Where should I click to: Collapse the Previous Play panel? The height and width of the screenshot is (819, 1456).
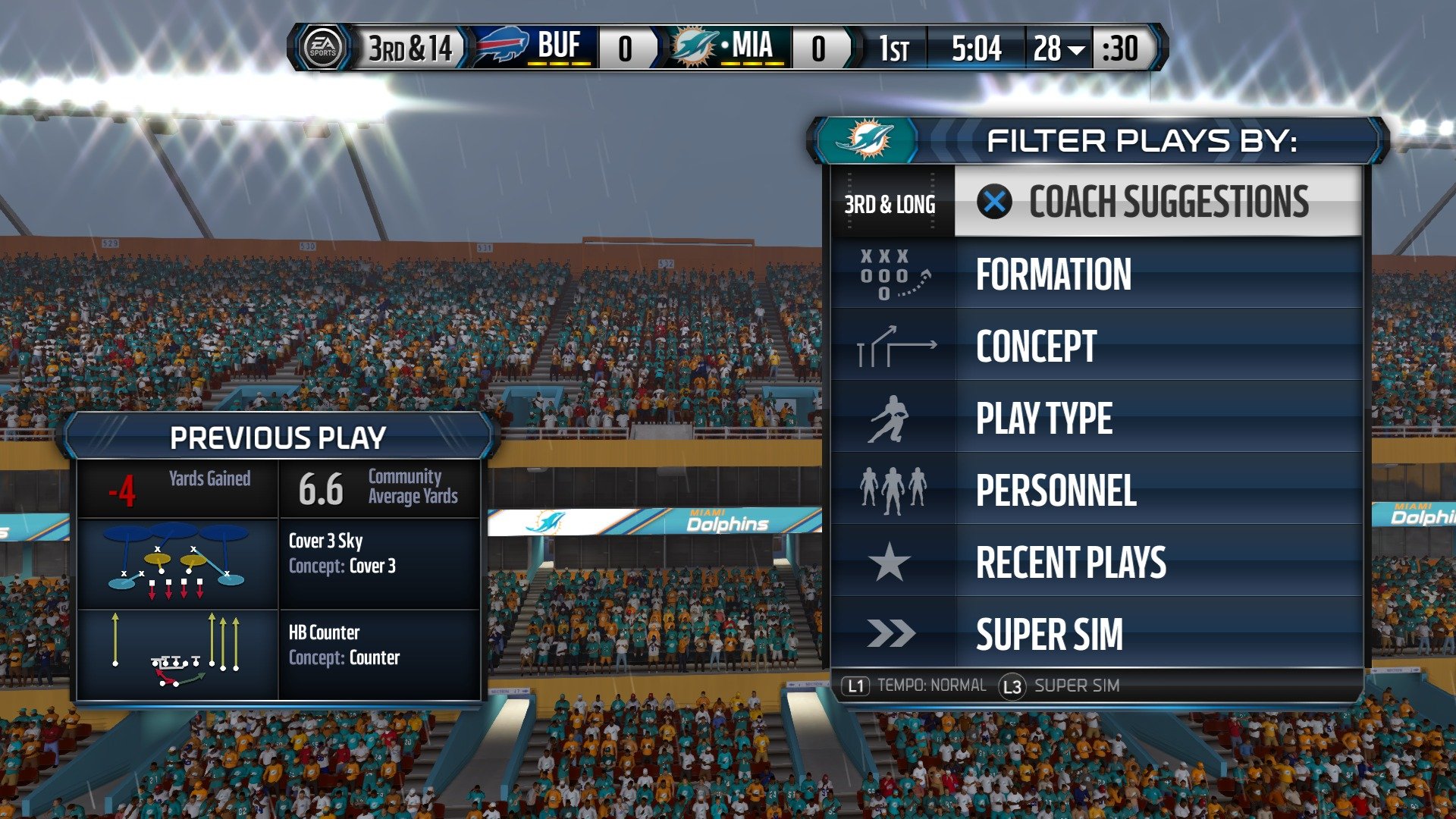(x=278, y=437)
